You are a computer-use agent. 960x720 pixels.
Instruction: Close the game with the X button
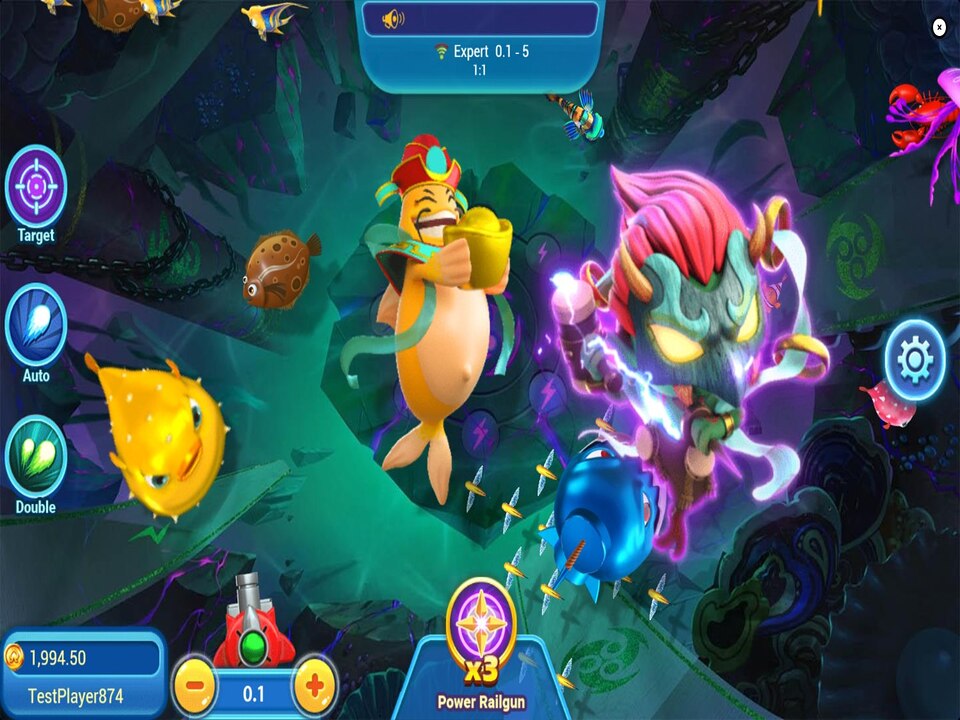(939, 27)
